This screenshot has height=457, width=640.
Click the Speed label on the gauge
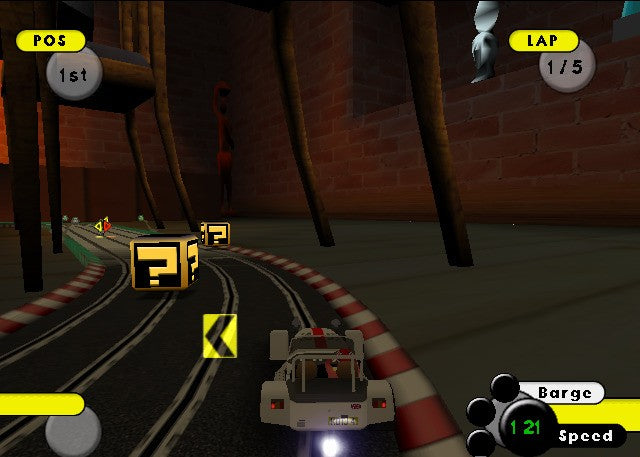point(586,436)
